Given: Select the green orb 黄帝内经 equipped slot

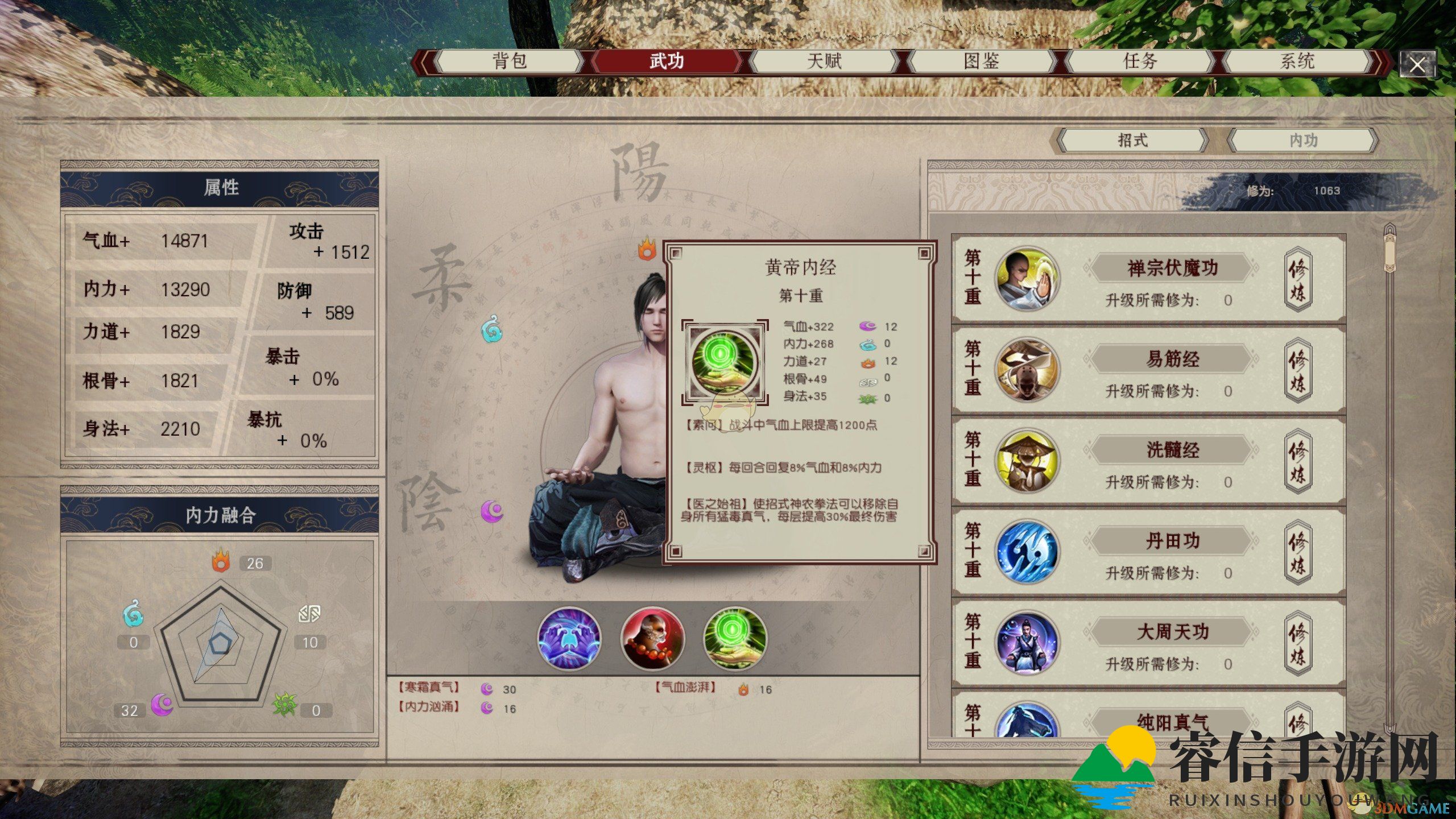Looking at the screenshot, I should (x=735, y=638).
